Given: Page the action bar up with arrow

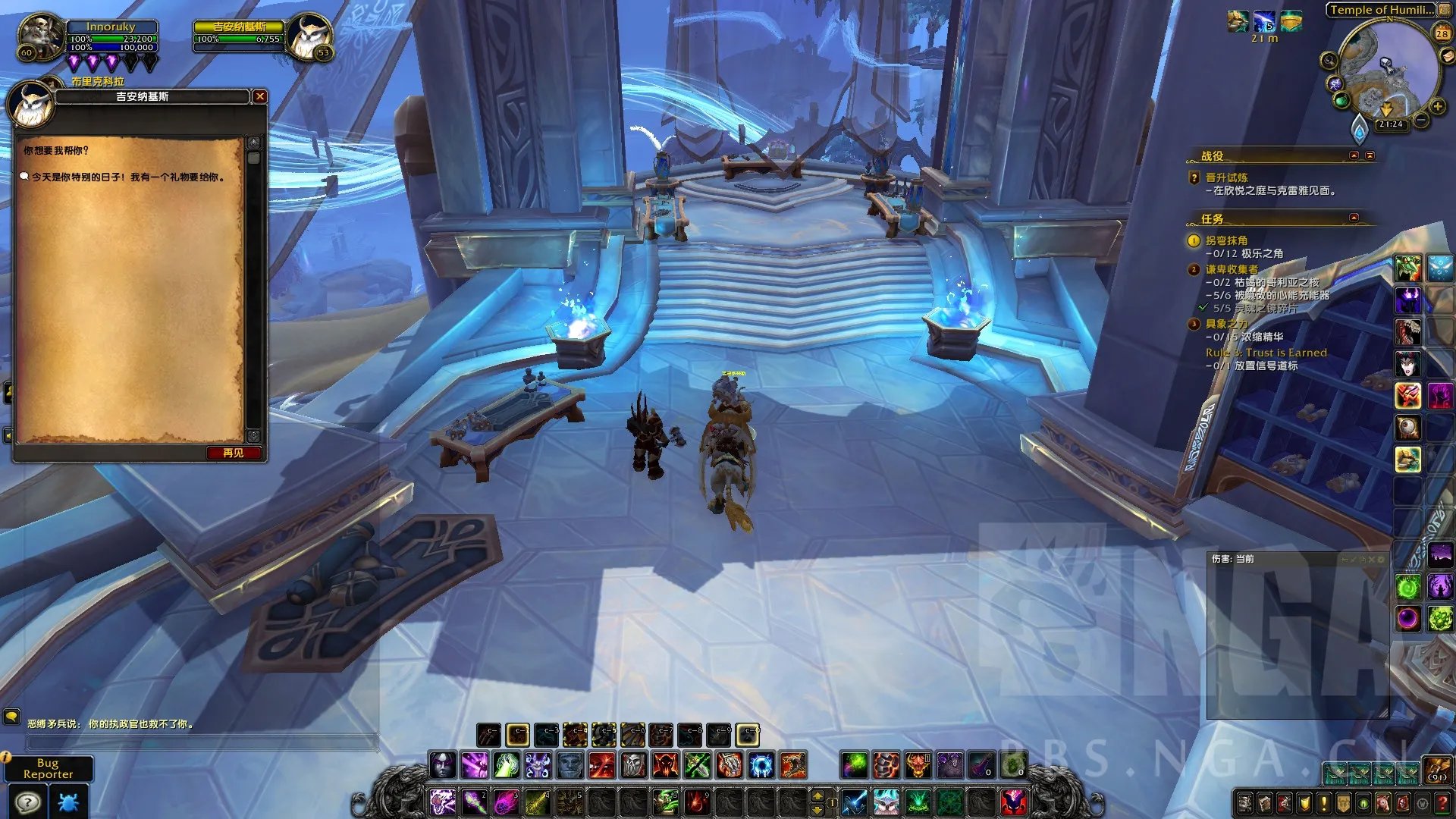Looking at the screenshot, I should coord(817,795).
